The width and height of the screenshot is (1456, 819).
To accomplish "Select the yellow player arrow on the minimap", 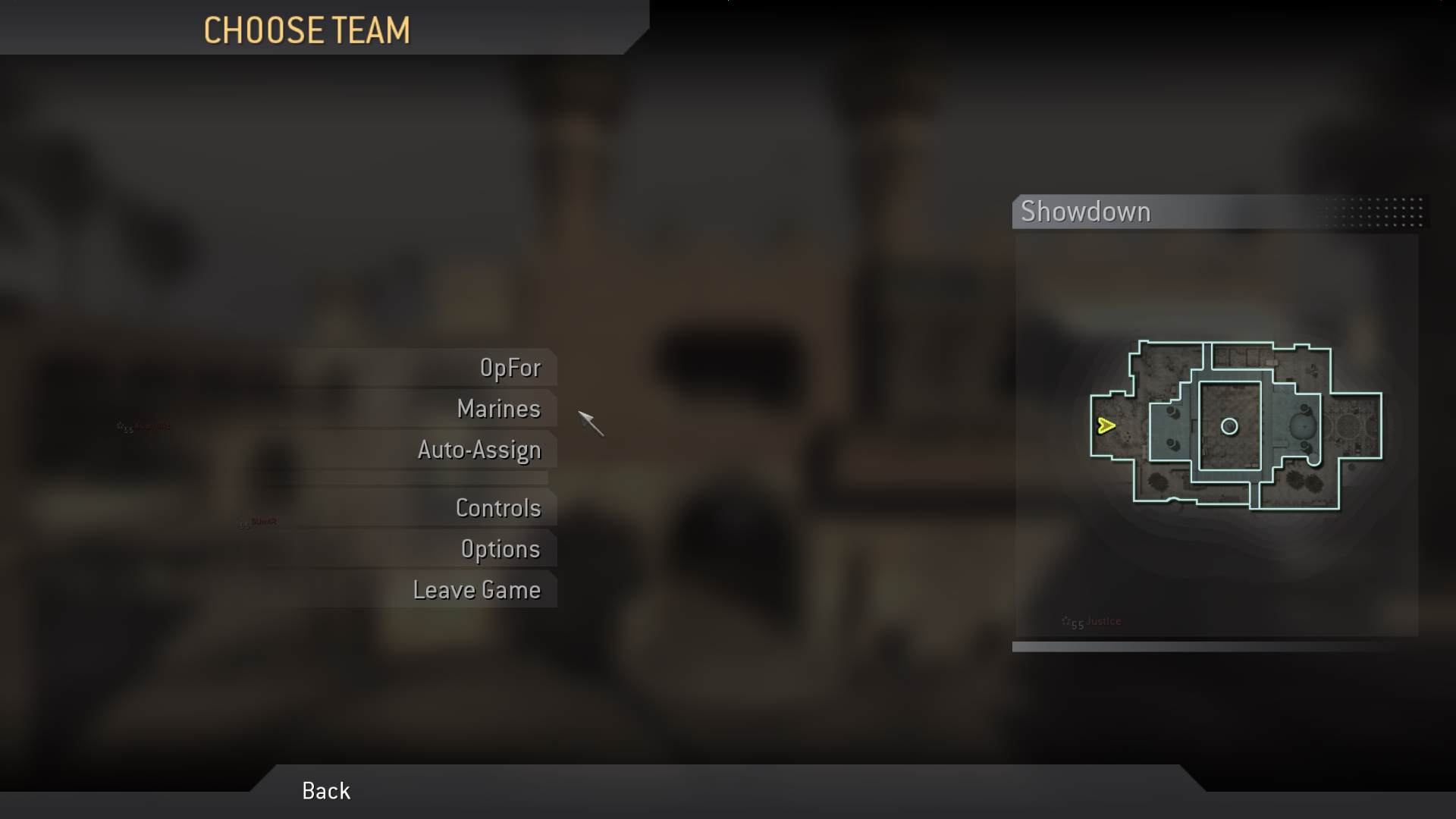I will tap(1107, 426).
